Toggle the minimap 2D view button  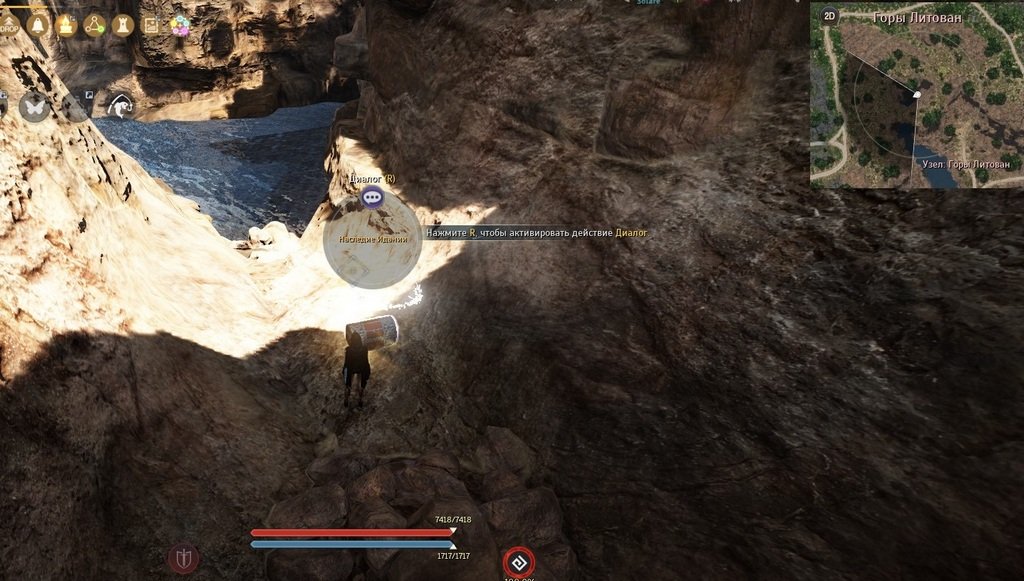point(829,16)
